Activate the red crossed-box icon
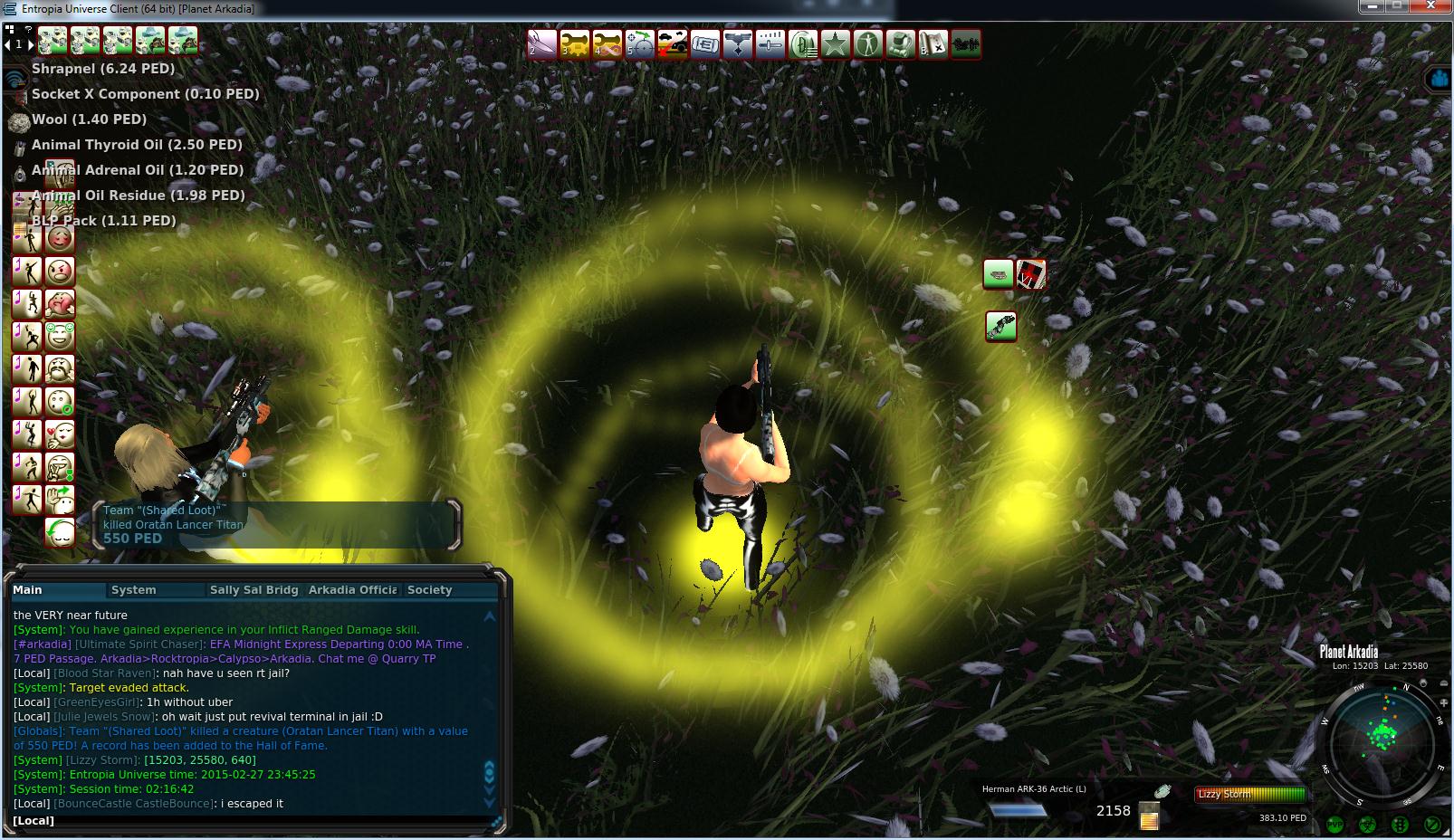Viewport: 1454px width, 840px height. pos(1031,273)
